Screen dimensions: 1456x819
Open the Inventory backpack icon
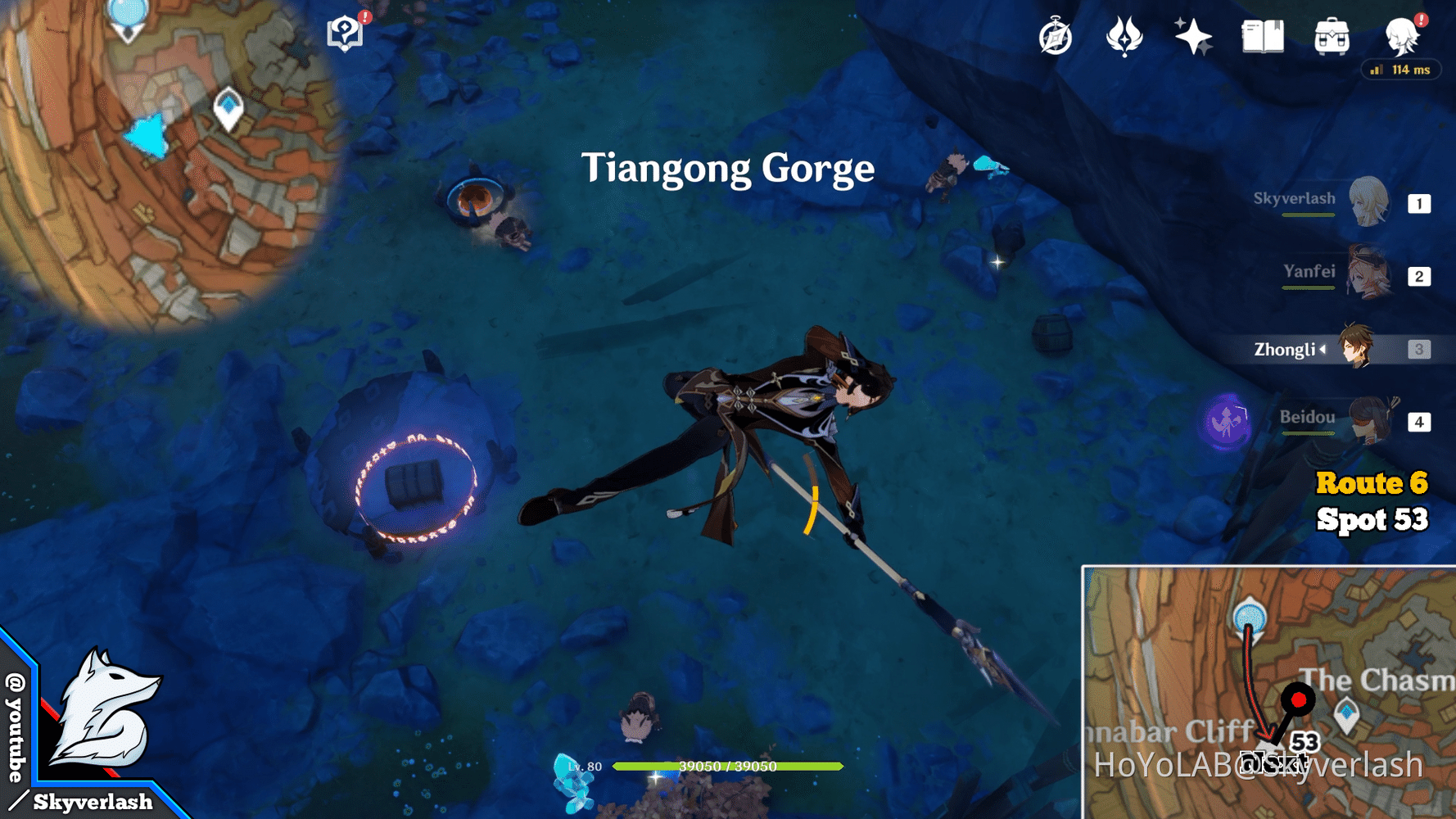pyautogui.click(x=1333, y=37)
